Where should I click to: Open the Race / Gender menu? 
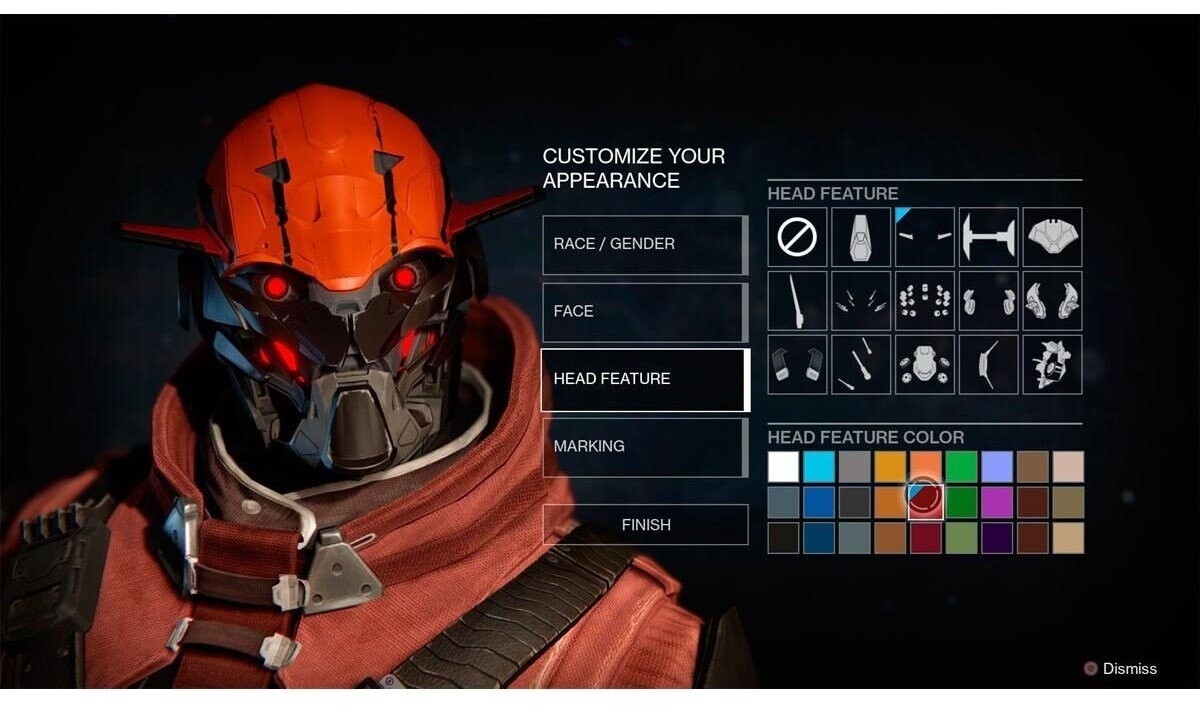pyautogui.click(x=645, y=244)
